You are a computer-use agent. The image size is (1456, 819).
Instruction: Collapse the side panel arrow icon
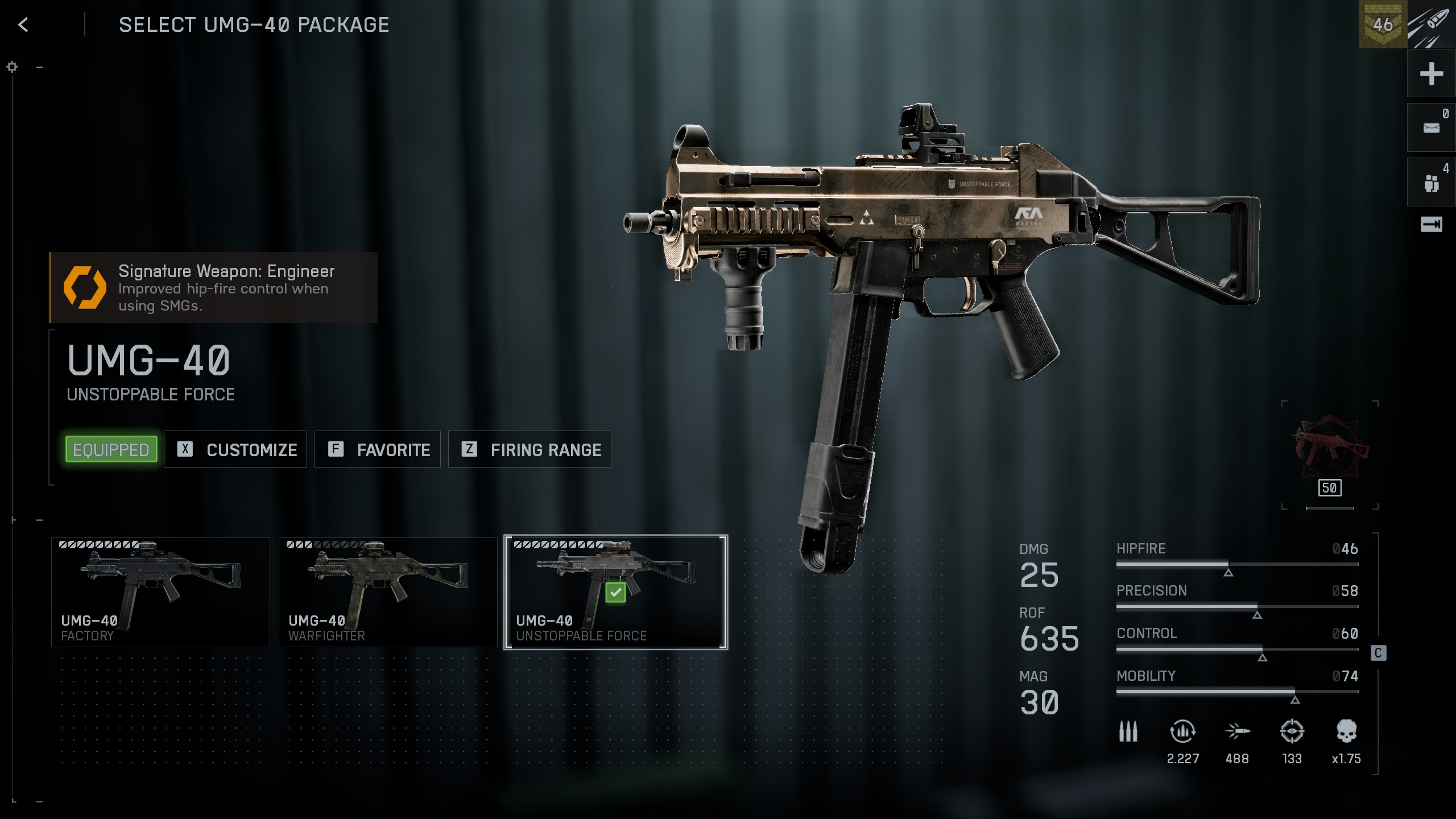pyautogui.click(x=1431, y=225)
